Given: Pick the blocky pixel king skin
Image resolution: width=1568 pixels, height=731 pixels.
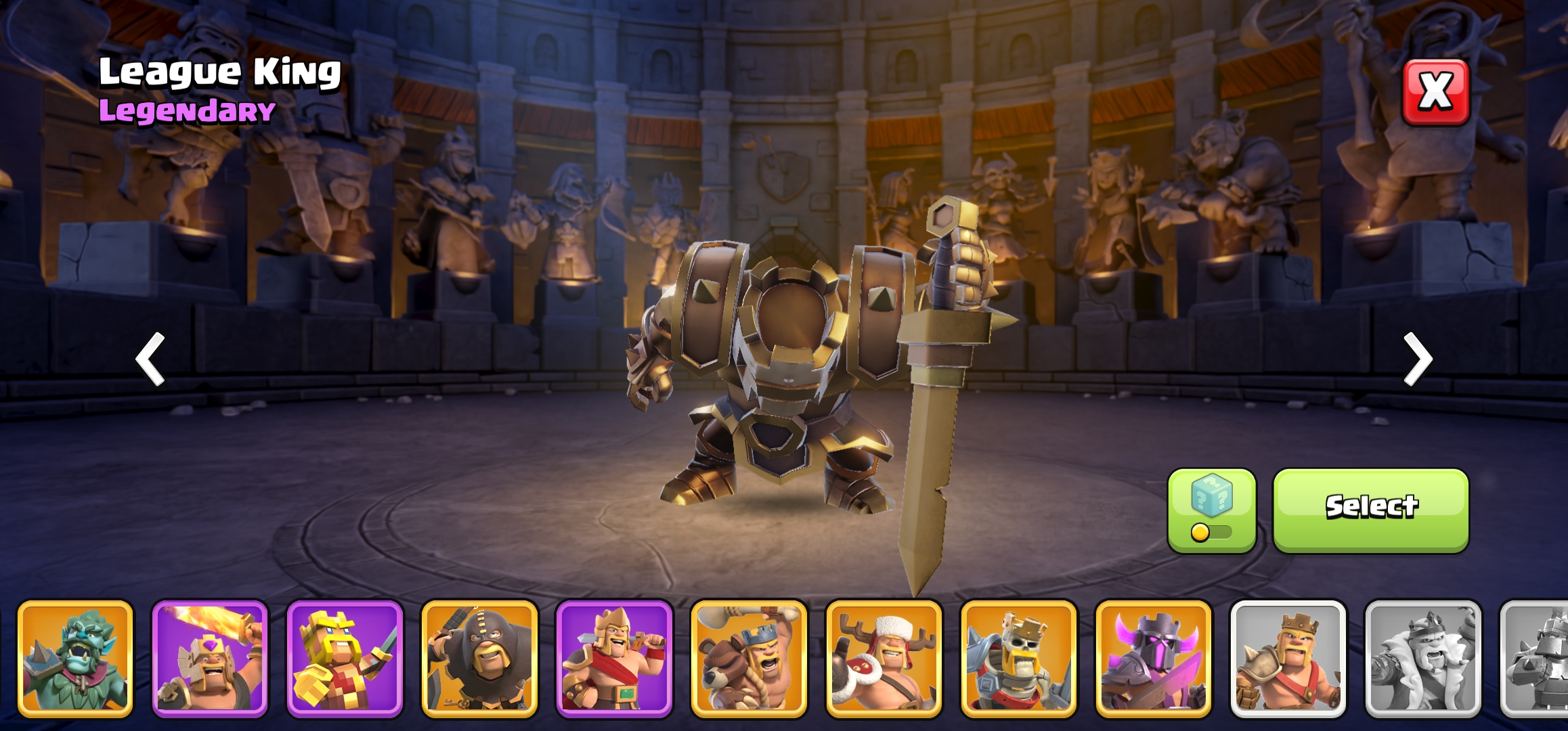Looking at the screenshot, I should (x=345, y=659).
